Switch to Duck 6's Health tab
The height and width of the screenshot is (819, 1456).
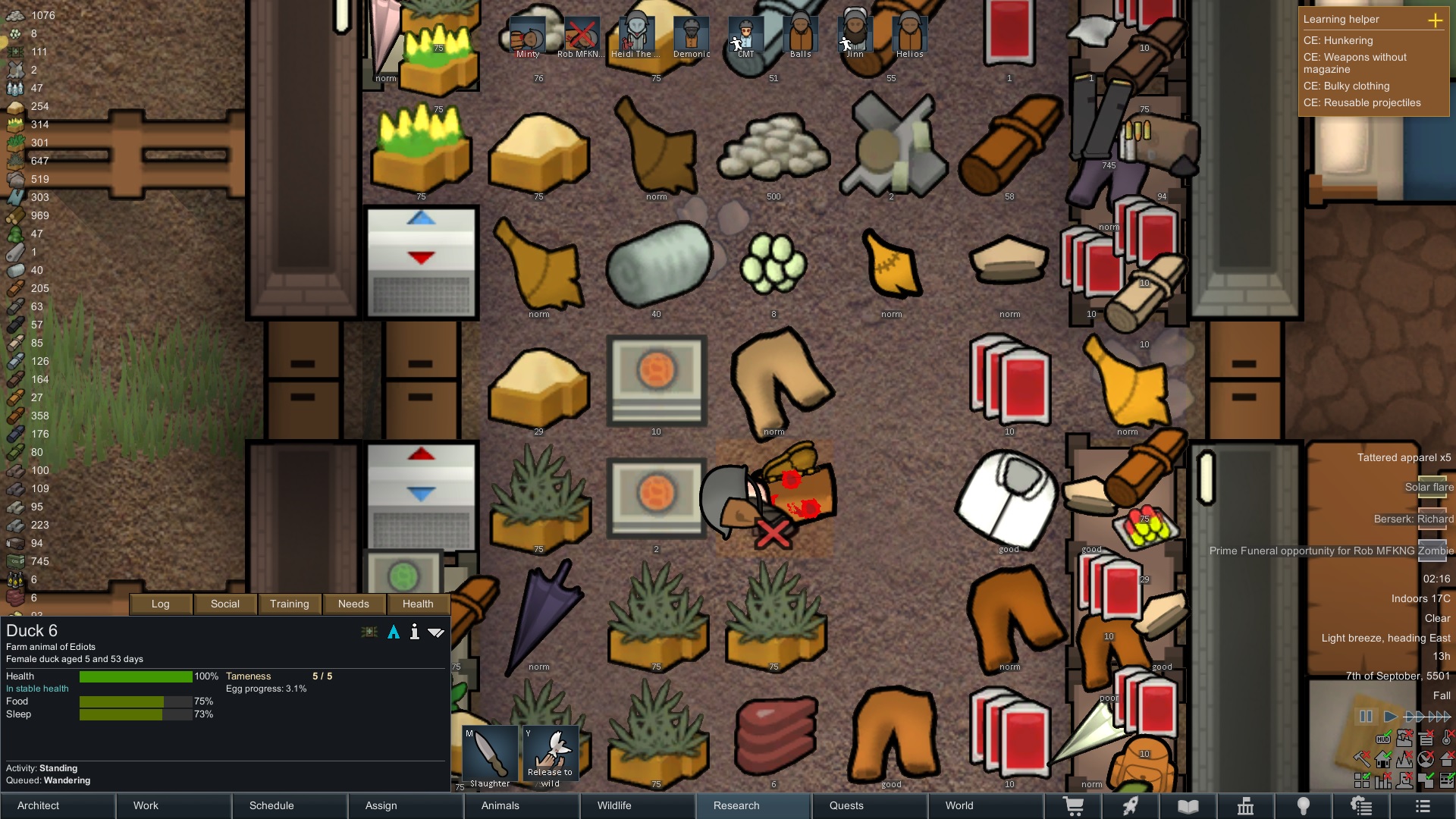coord(418,604)
